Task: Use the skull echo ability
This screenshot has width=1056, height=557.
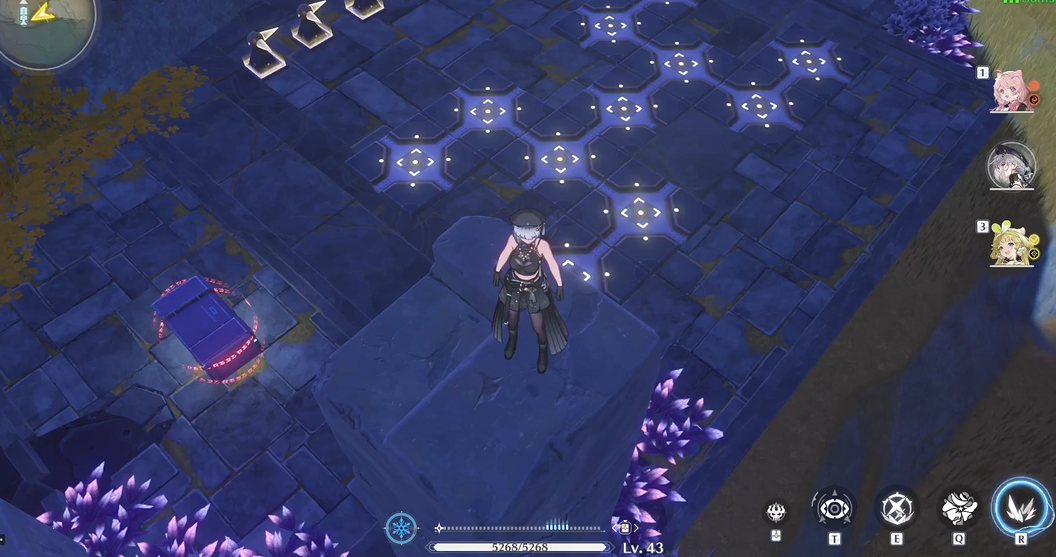Action: pyautogui.click(x=776, y=512)
